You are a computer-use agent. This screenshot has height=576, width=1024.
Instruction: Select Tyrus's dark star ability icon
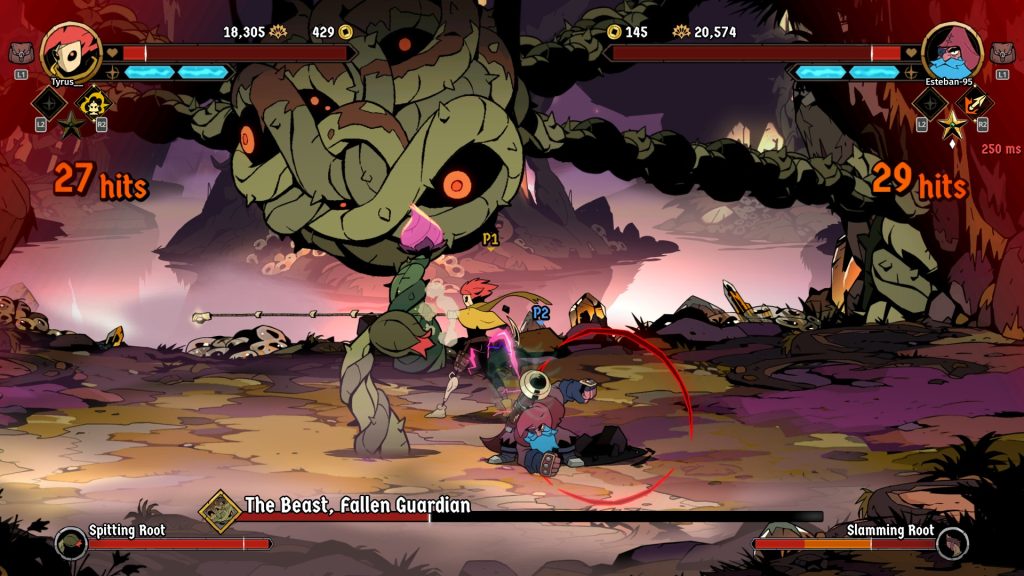tap(72, 126)
